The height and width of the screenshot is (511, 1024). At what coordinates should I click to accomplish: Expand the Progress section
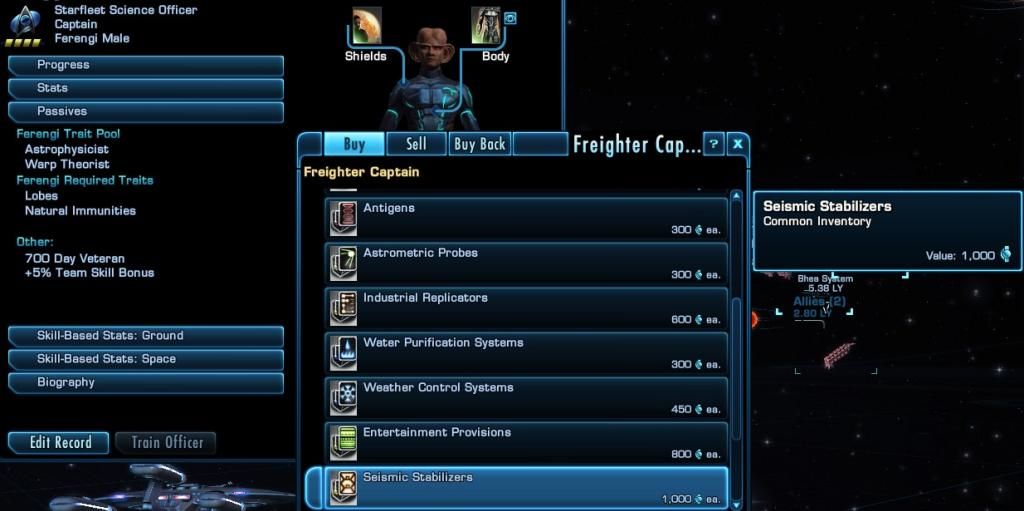[x=146, y=65]
